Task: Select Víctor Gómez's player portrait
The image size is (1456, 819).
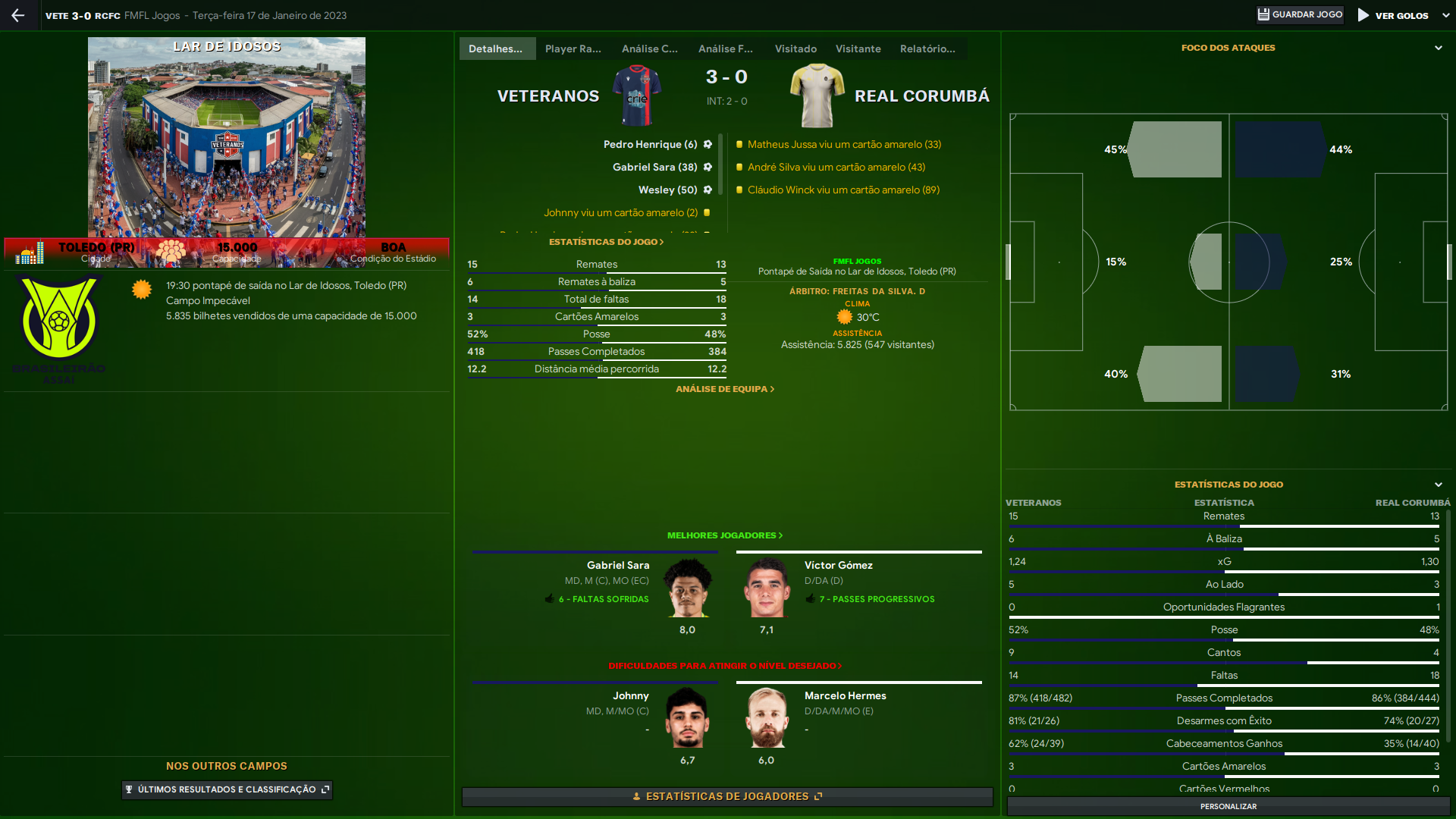Action: tap(767, 588)
